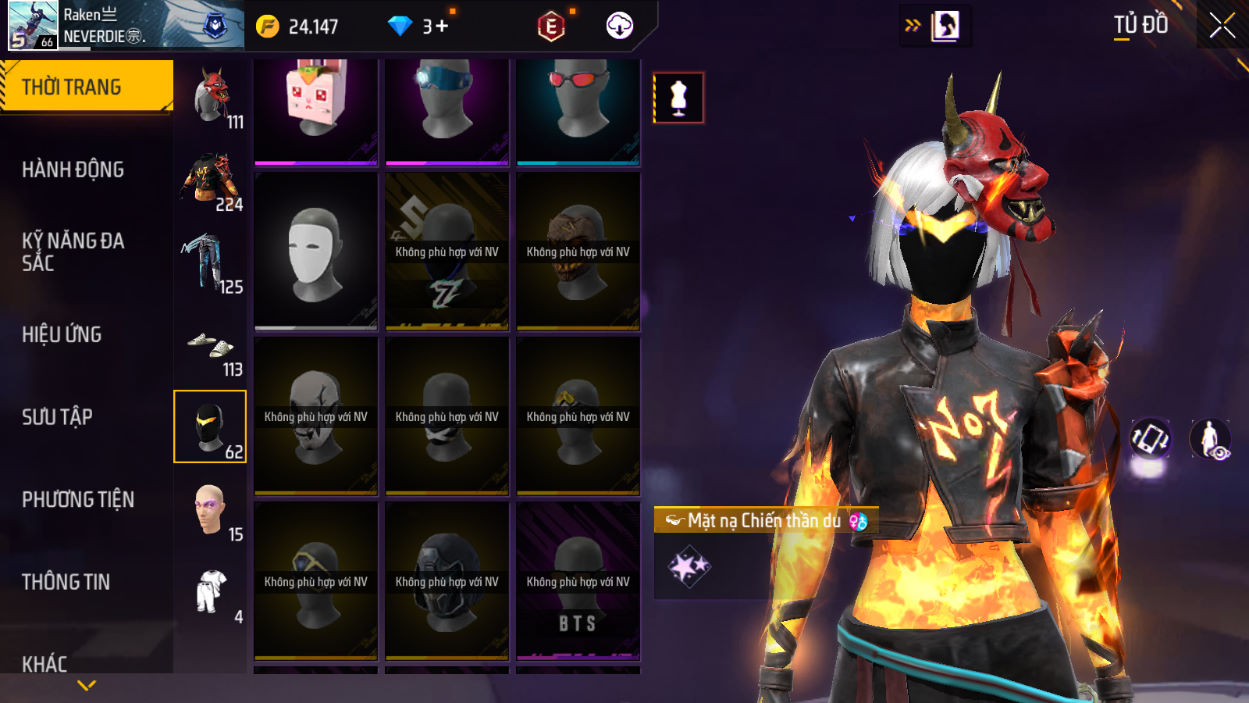Choose the face paint category with 15 items
The width and height of the screenshot is (1249, 703).
pyautogui.click(x=211, y=510)
